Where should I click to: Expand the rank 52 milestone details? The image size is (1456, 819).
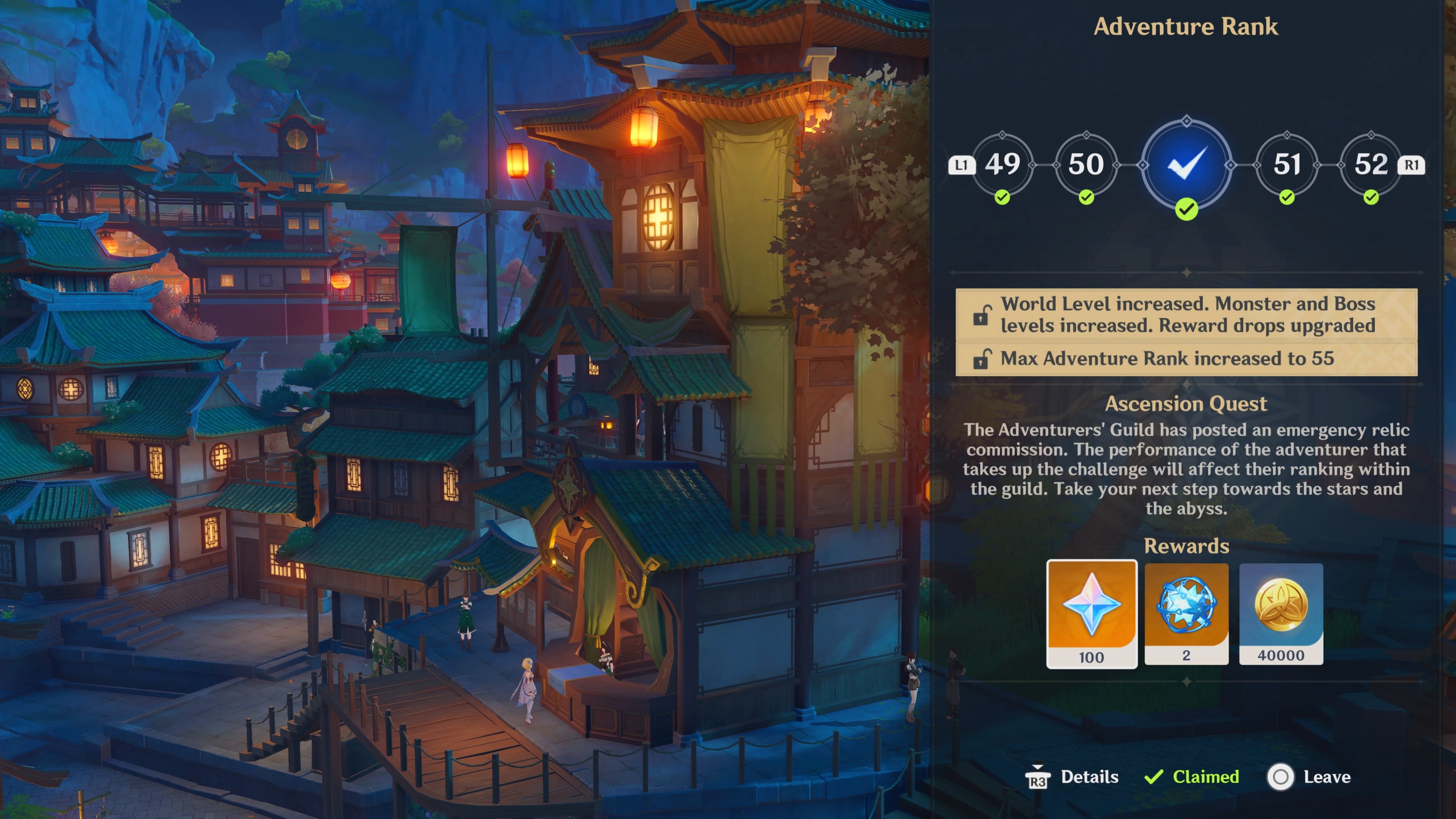coord(1371,164)
